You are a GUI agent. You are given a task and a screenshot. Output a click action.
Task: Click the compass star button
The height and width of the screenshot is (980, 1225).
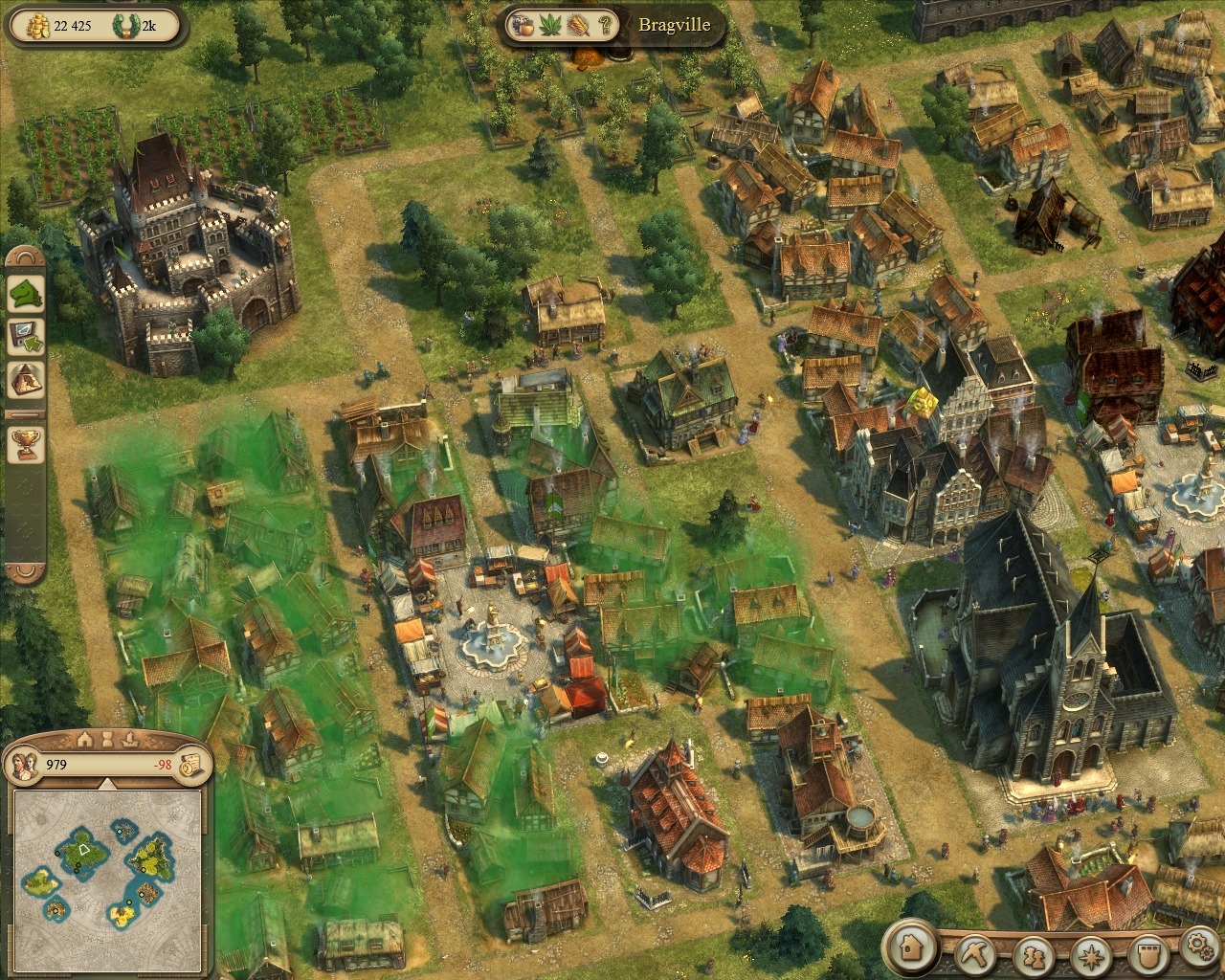(x=1089, y=955)
